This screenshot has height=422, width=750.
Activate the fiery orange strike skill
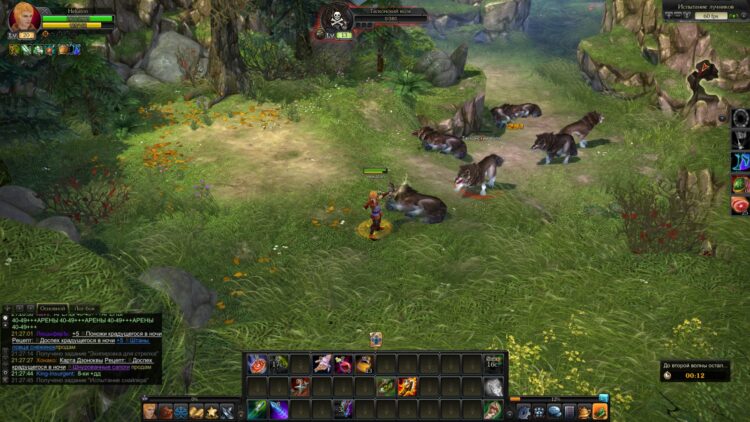pyautogui.click(x=407, y=386)
